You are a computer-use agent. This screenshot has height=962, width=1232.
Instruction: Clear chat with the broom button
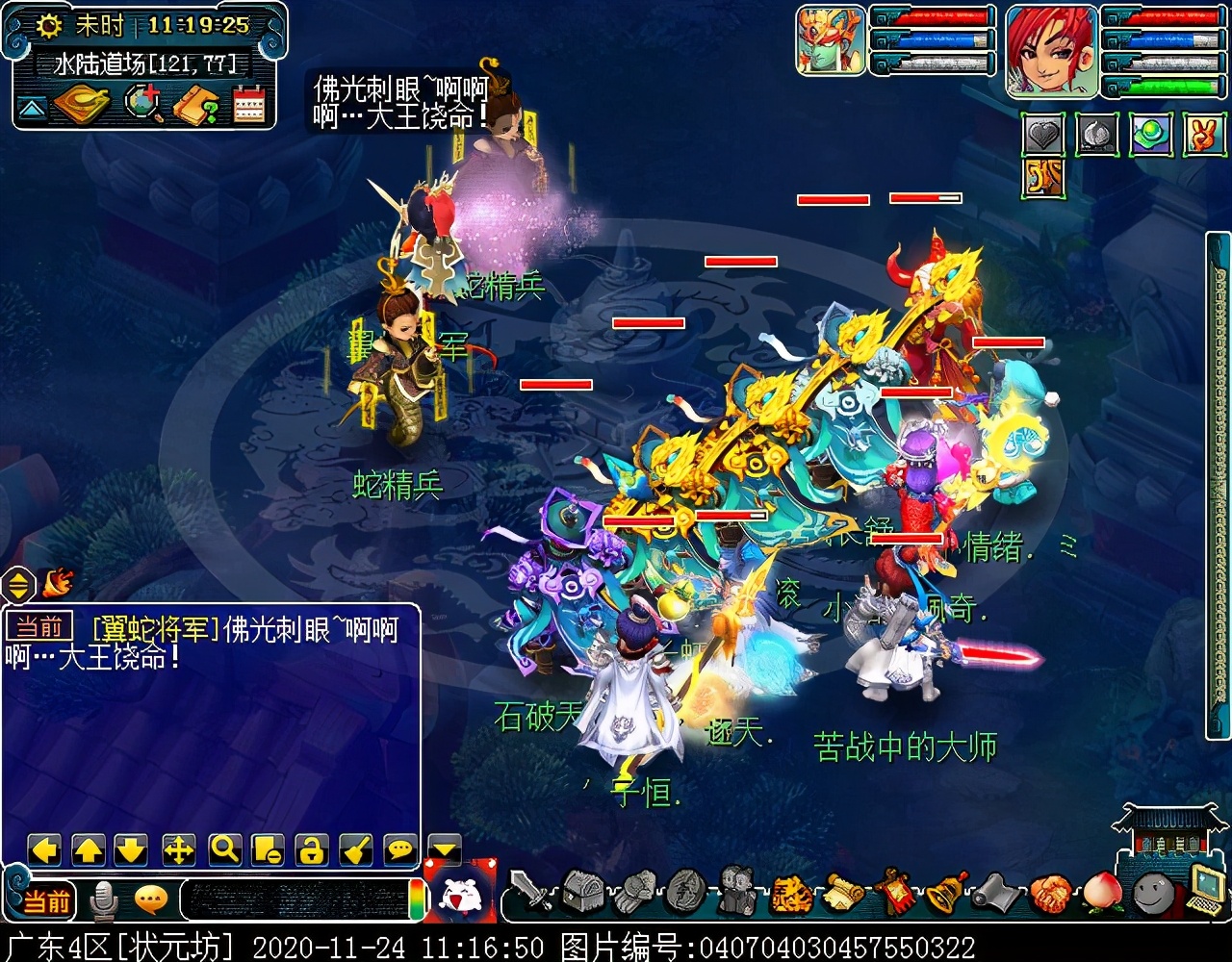coord(355,849)
